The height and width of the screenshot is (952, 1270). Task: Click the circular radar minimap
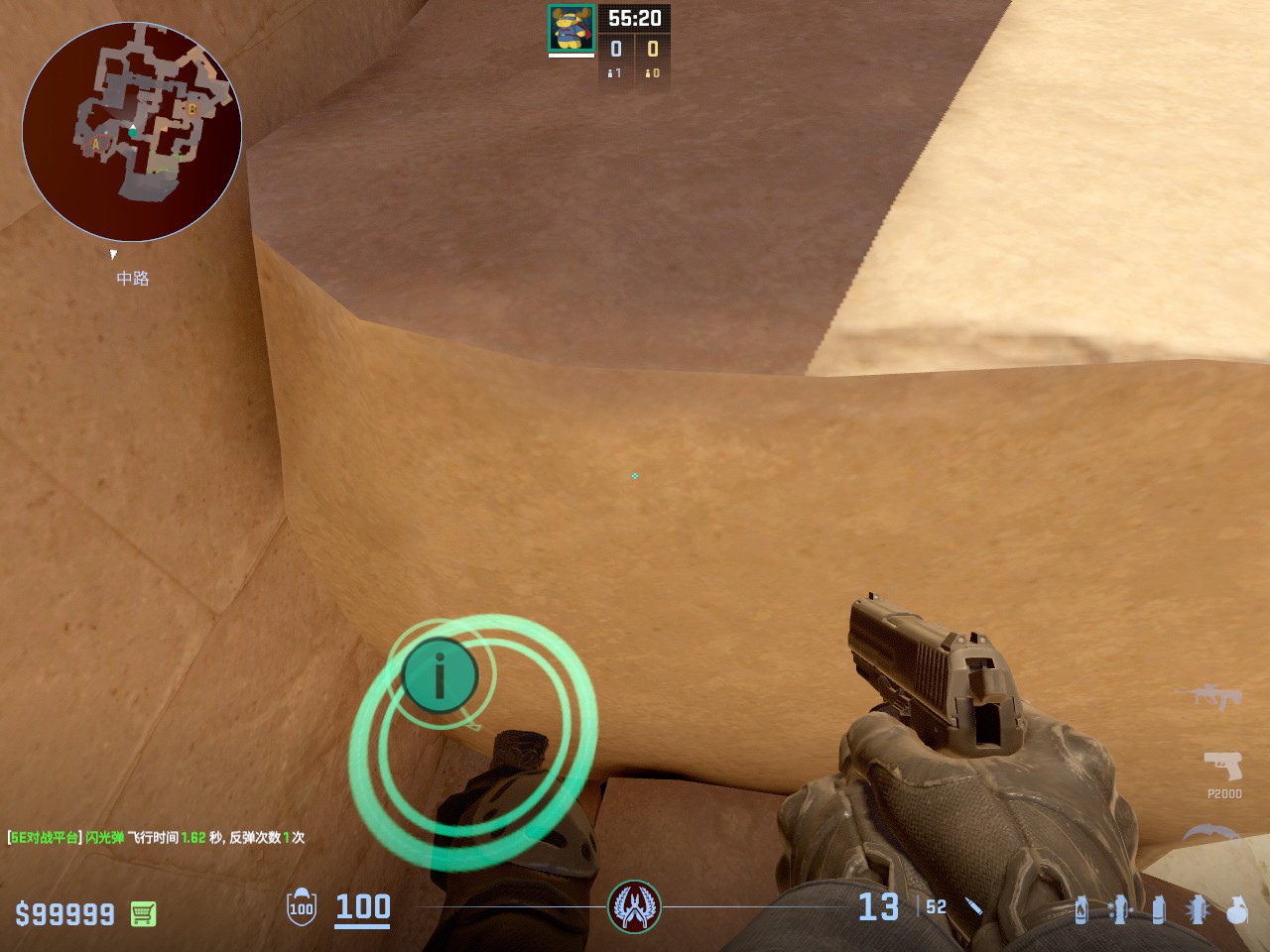pyautogui.click(x=132, y=132)
